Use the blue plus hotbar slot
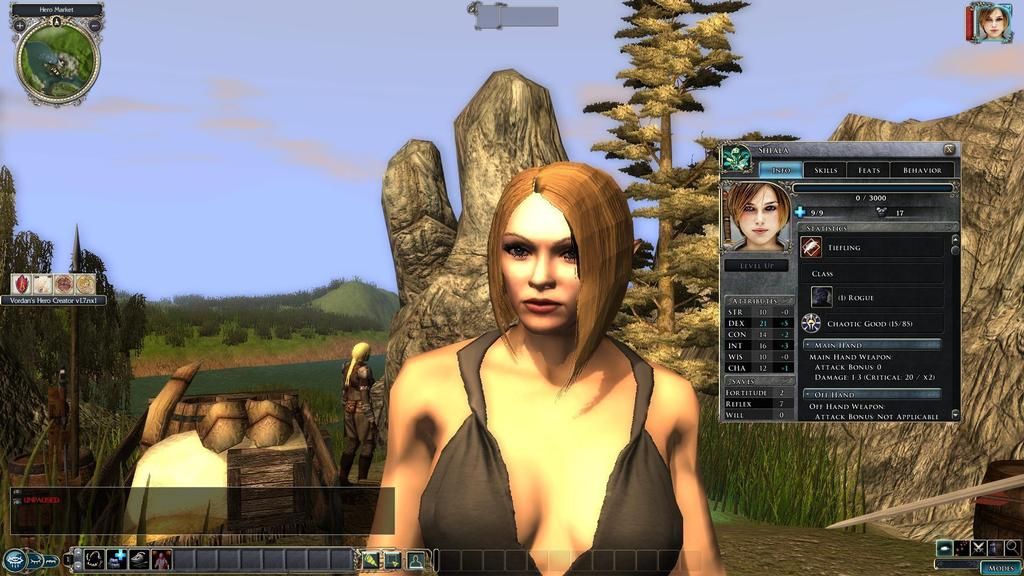This screenshot has height=576, width=1024. coord(118,560)
